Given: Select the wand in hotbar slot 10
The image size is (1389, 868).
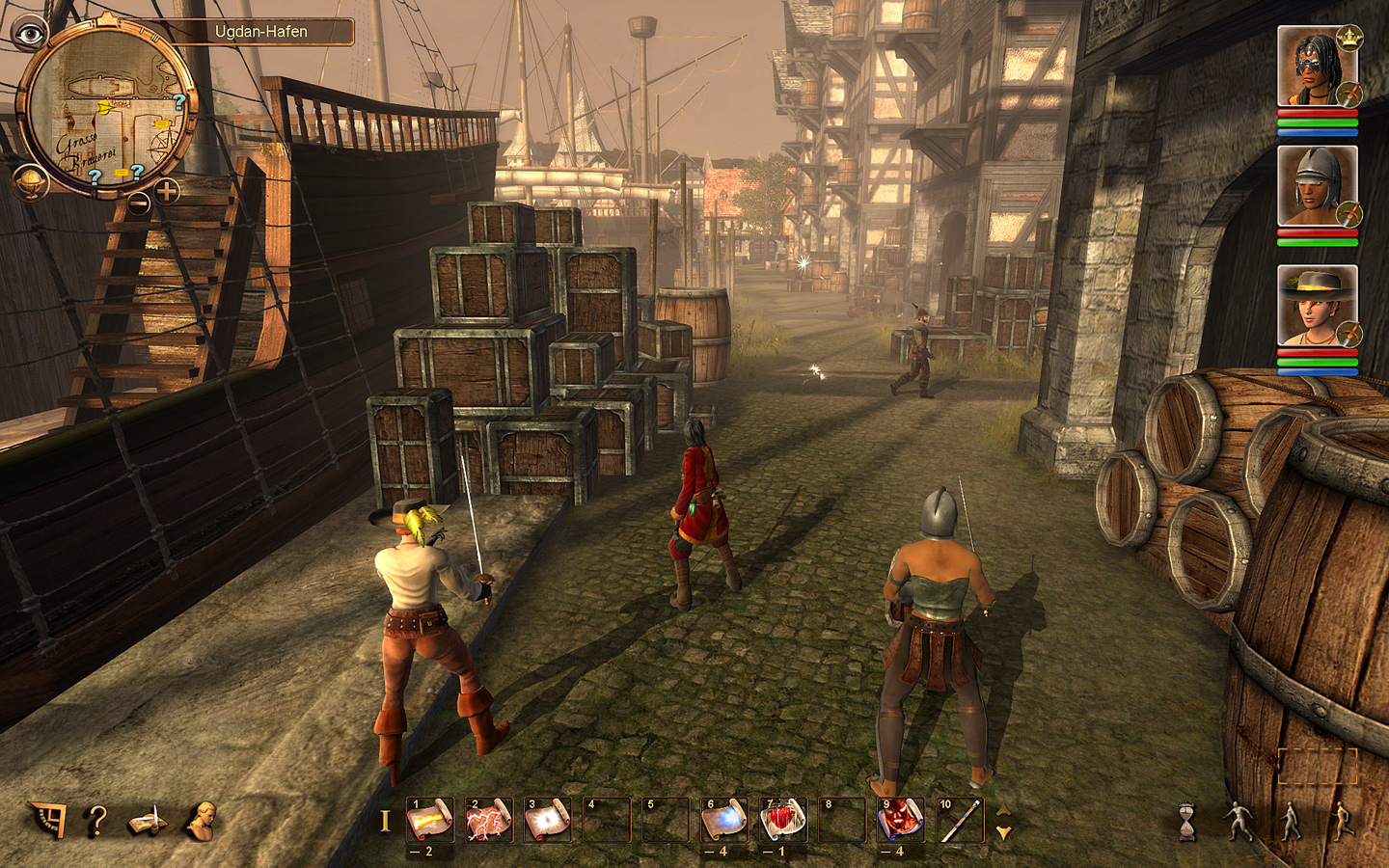Looking at the screenshot, I should click(959, 821).
